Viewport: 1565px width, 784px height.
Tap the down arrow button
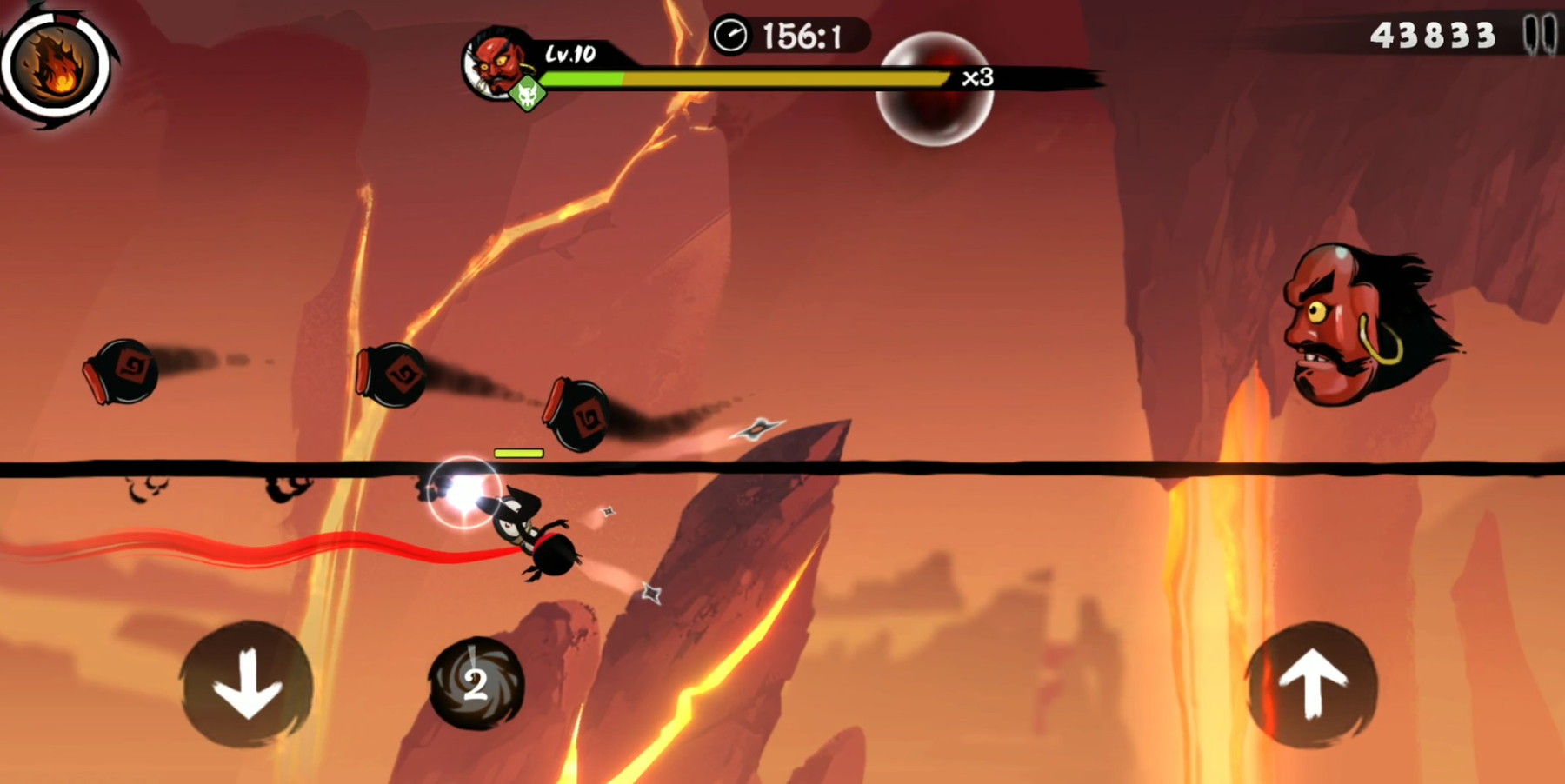(x=247, y=684)
